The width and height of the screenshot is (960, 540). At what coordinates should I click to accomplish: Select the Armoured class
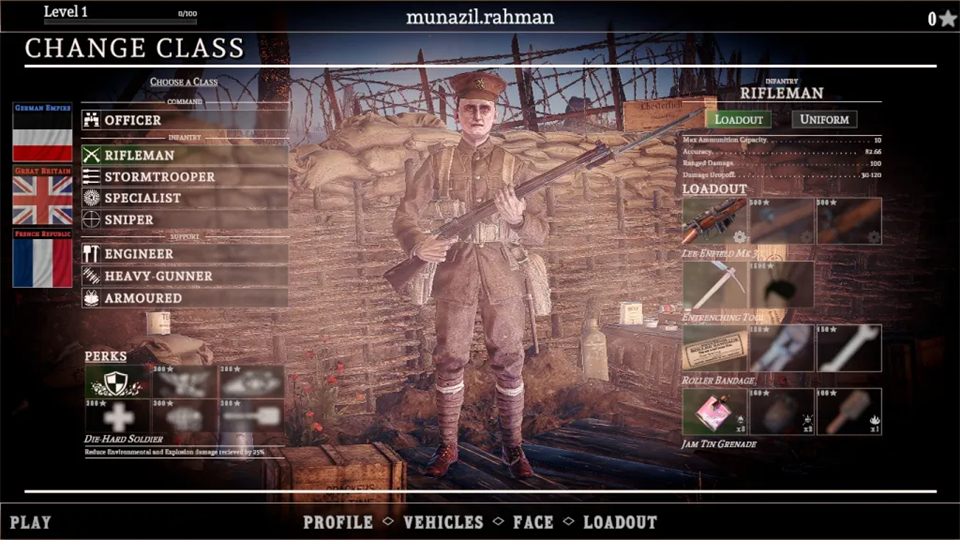(x=185, y=298)
